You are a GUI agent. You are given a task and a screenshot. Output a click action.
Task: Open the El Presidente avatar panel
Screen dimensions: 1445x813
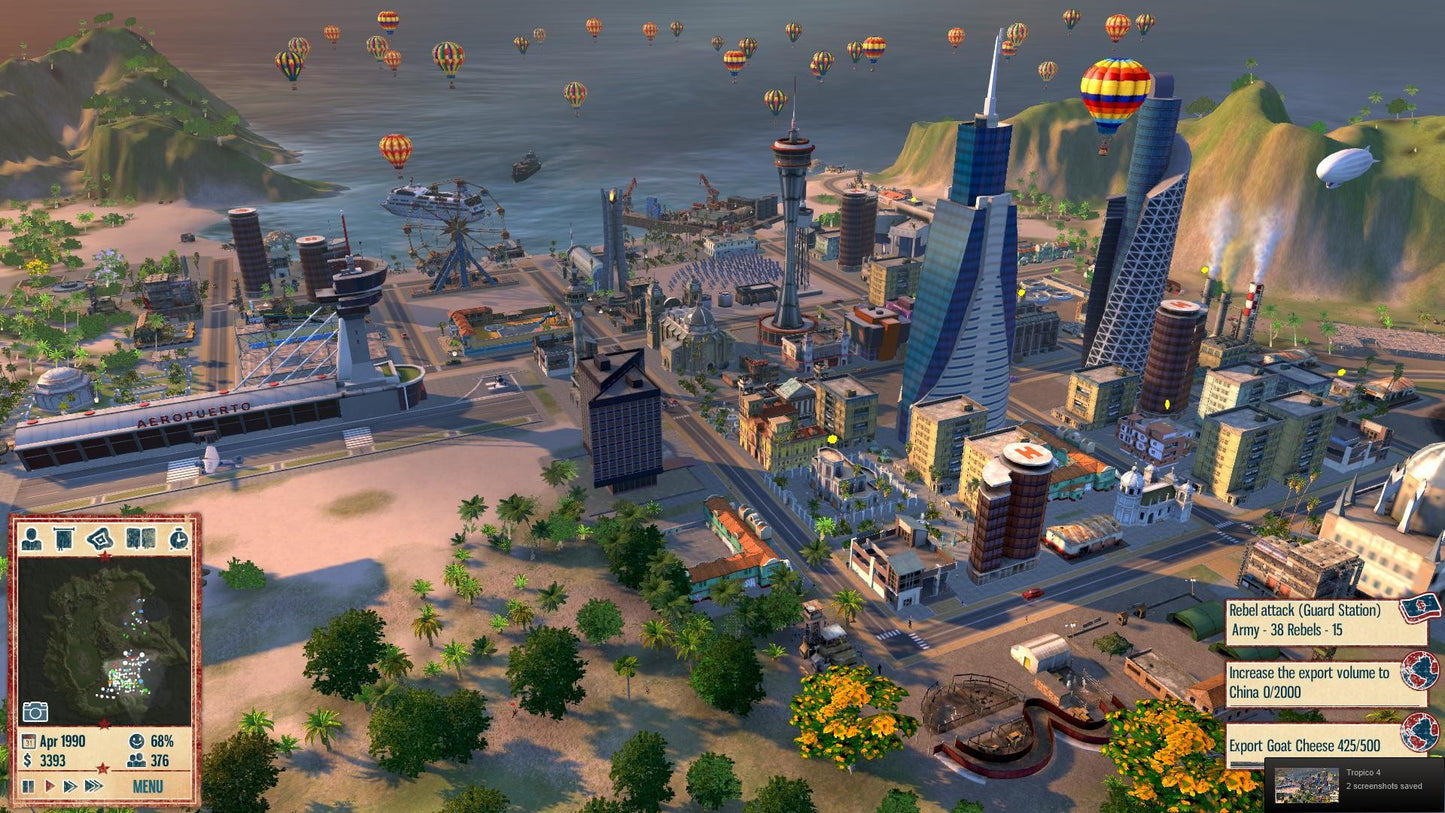pyautogui.click(x=31, y=540)
